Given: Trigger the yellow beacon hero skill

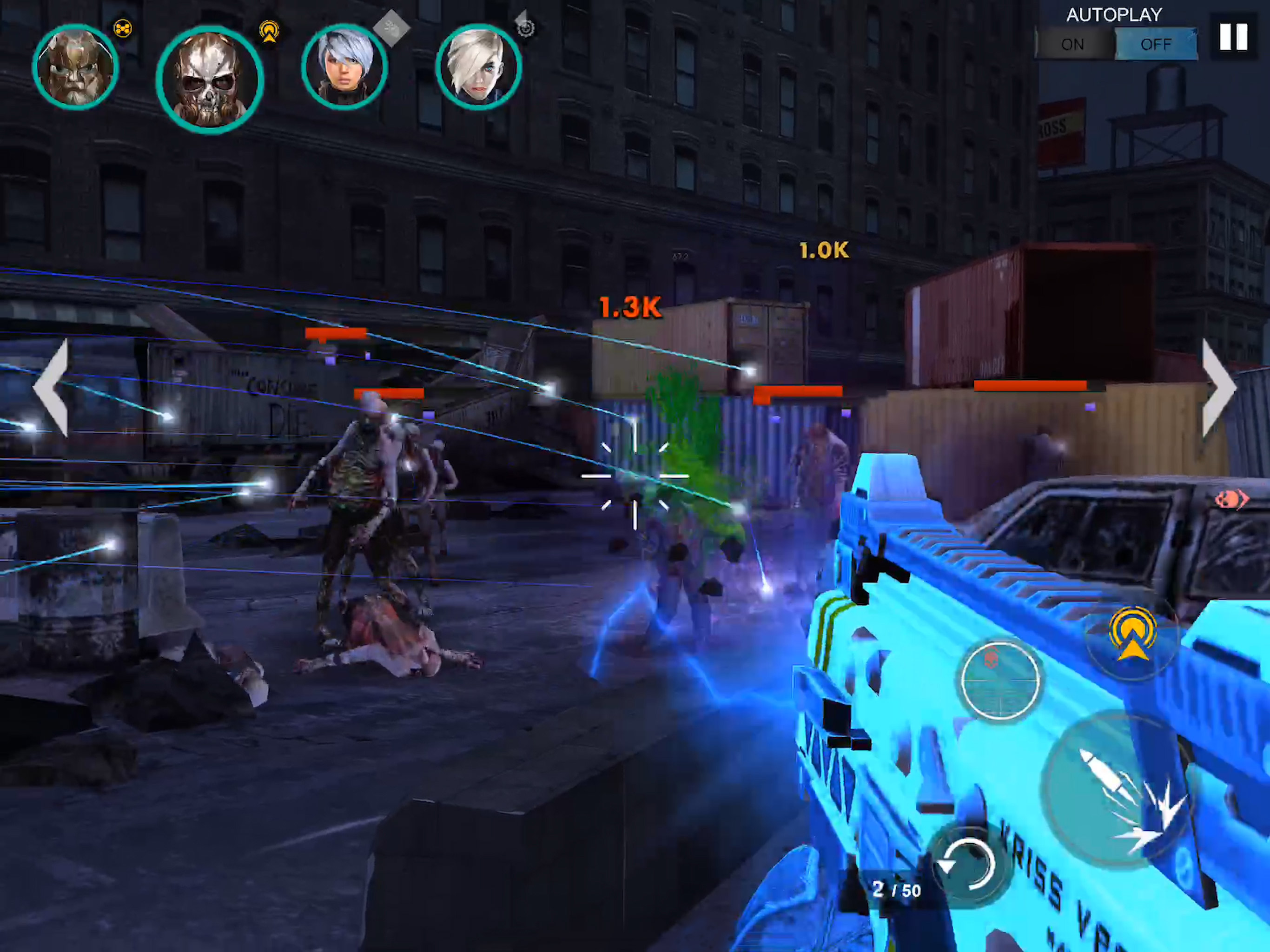Looking at the screenshot, I should [1131, 636].
